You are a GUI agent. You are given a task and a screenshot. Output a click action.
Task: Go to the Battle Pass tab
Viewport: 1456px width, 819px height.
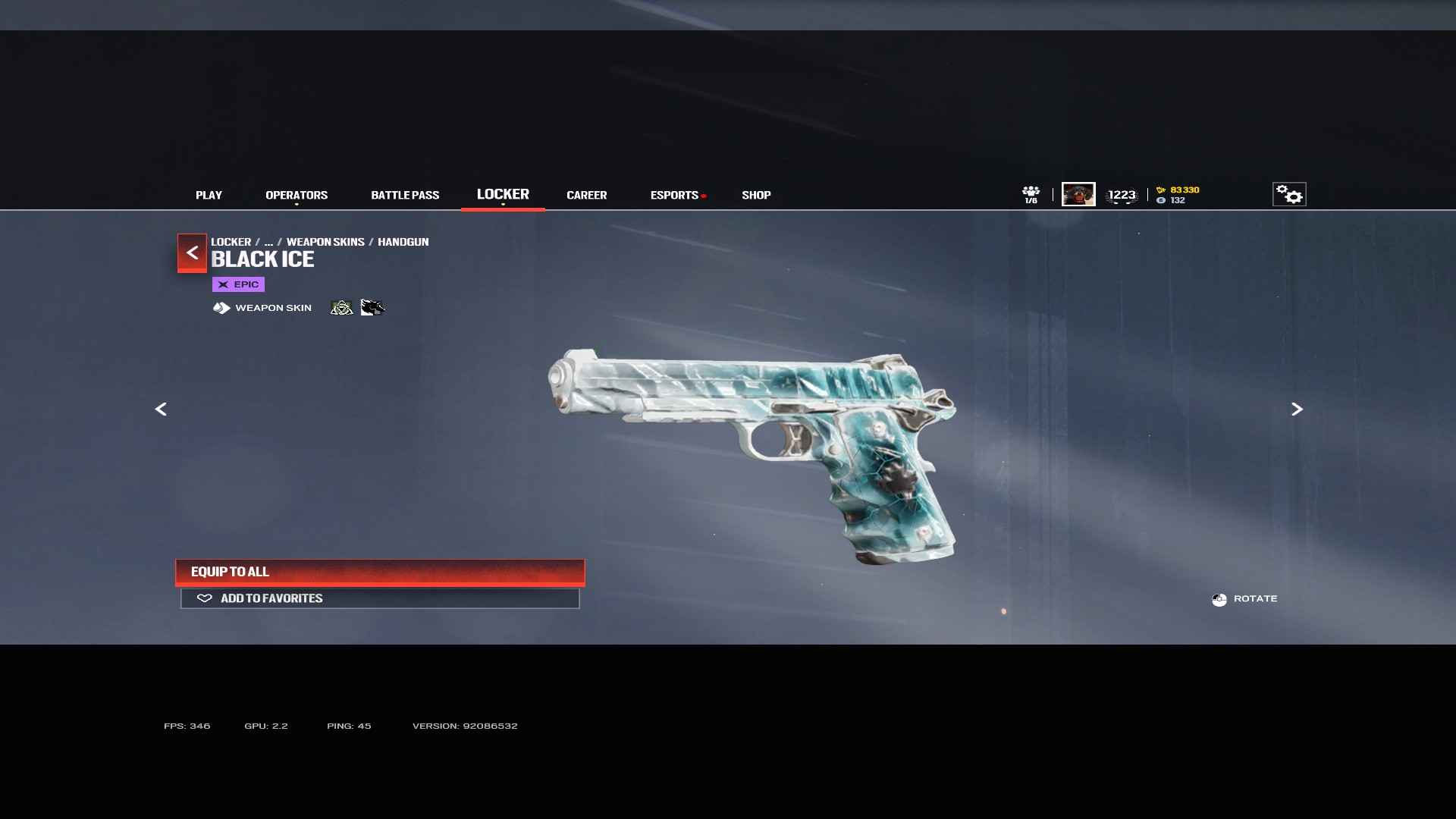click(405, 195)
